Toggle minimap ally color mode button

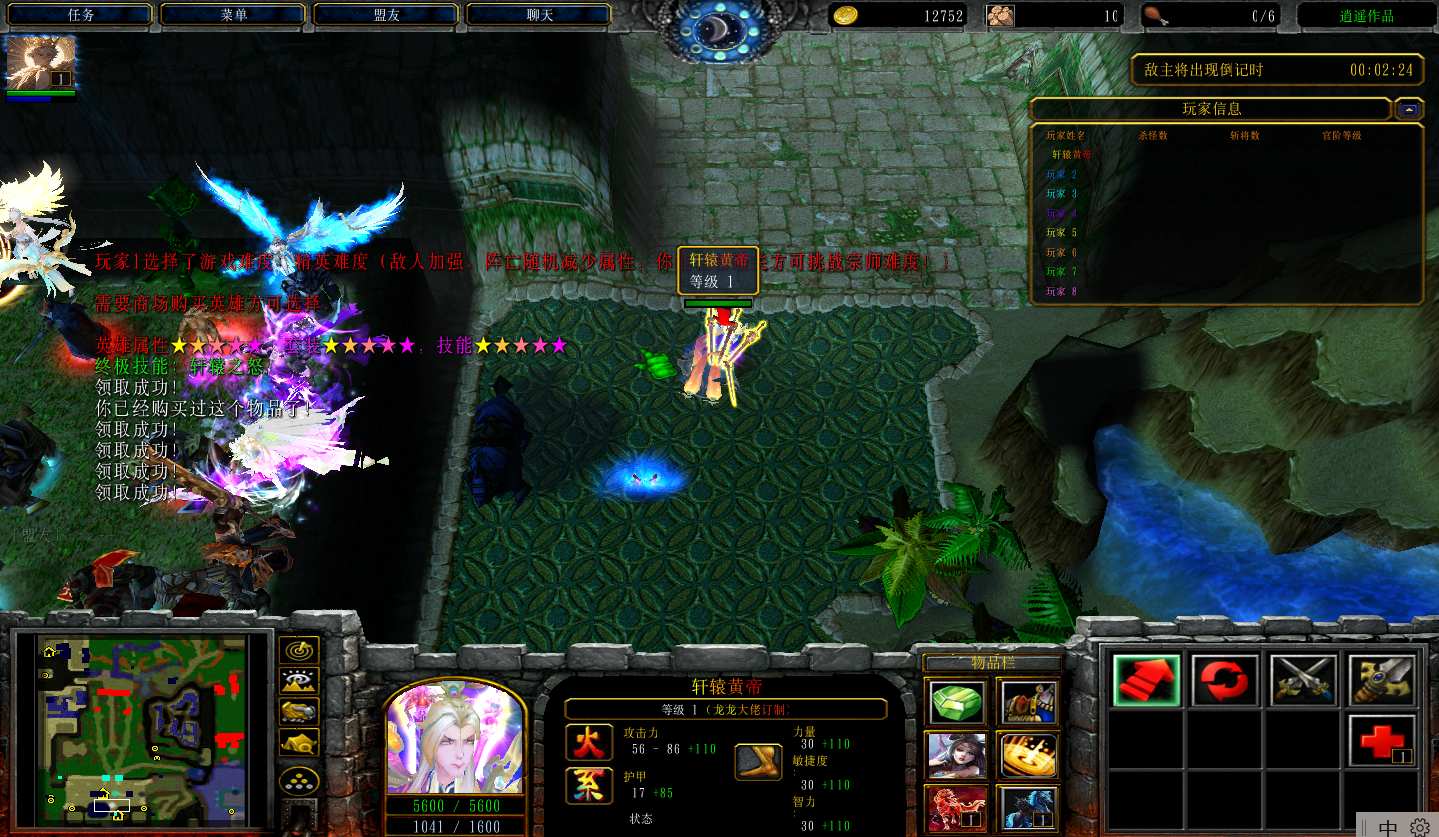(x=299, y=712)
